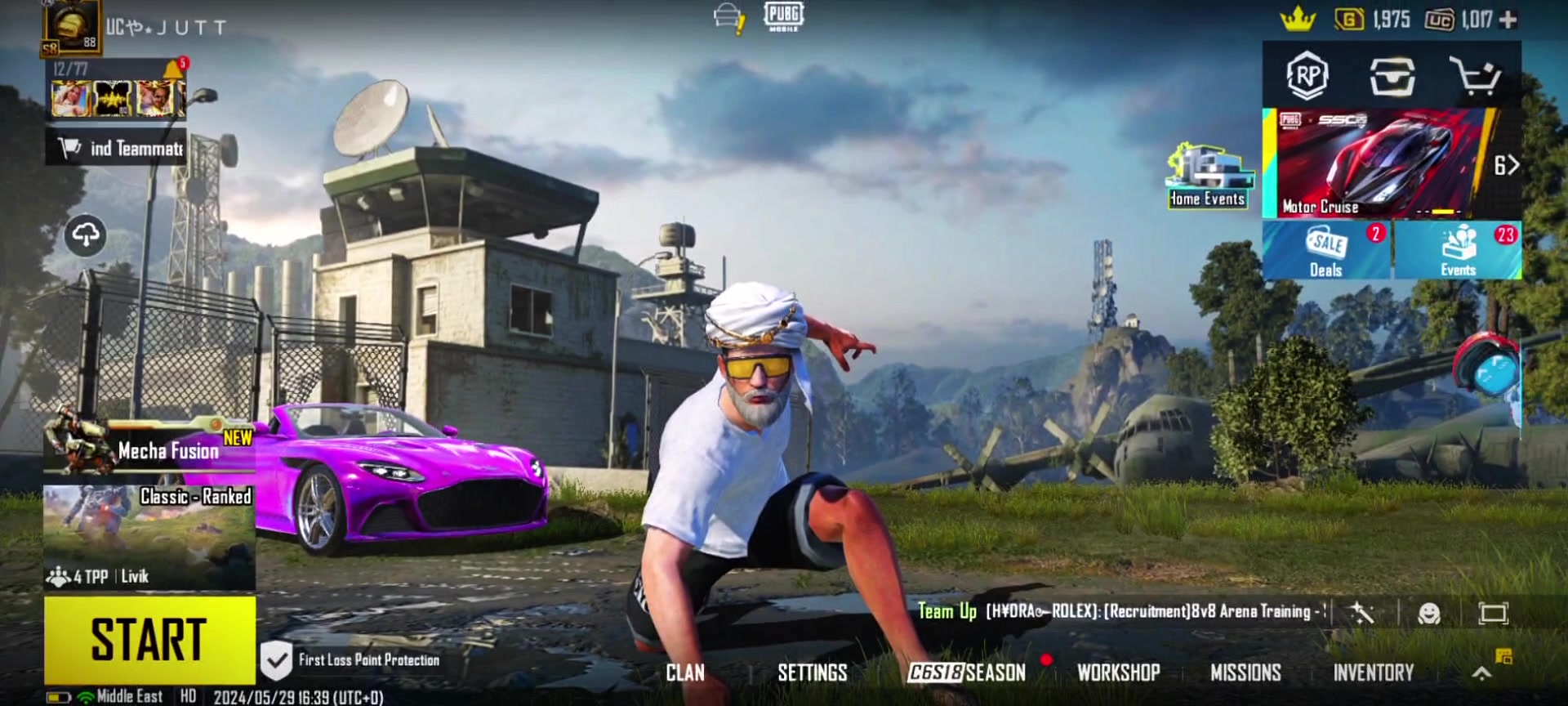Open the INVENTORY menu
The width and height of the screenshot is (1568, 706).
coord(1373,672)
